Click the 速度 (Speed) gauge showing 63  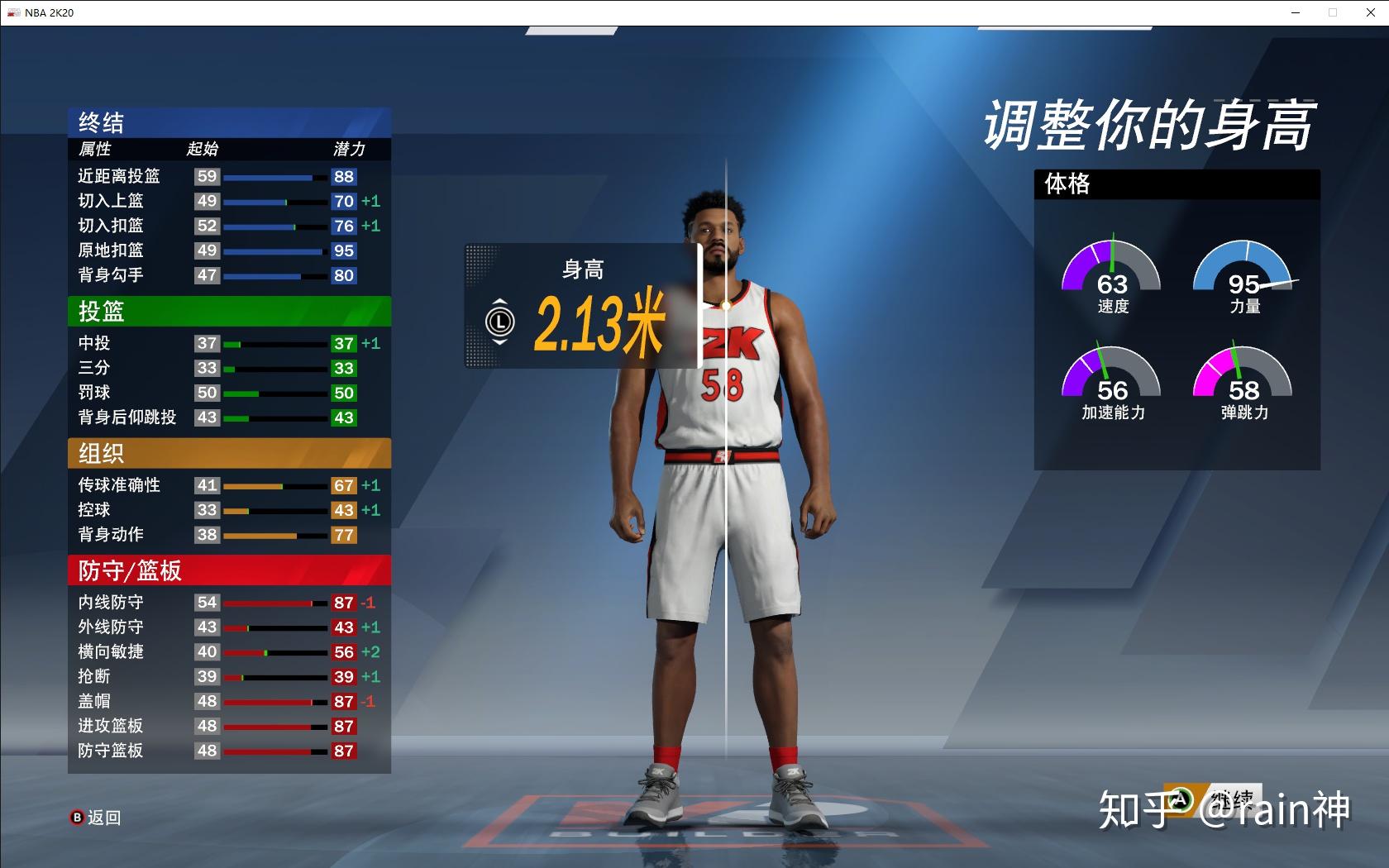click(1112, 273)
